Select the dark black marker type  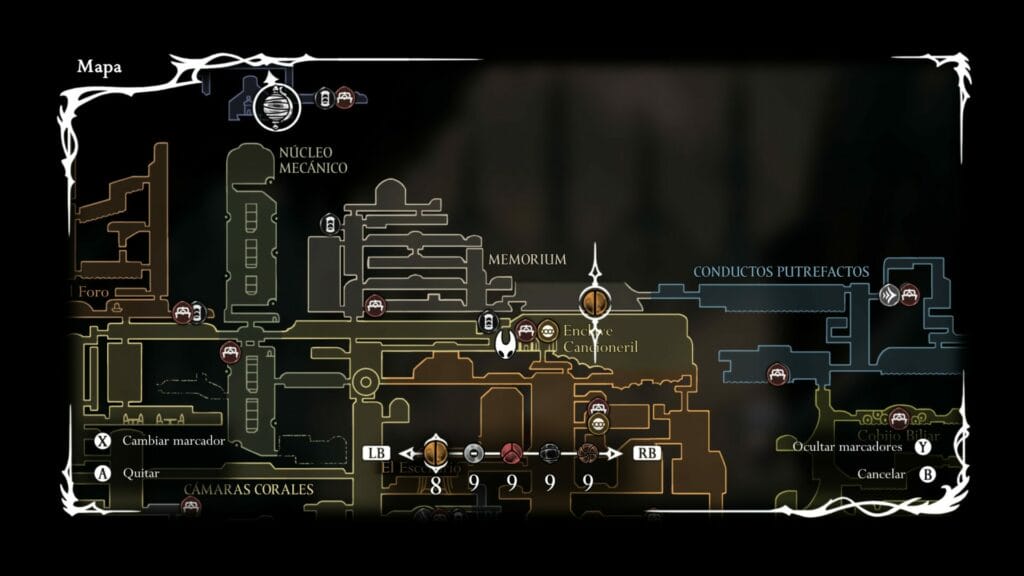pyautogui.click(x=549, y=453)
